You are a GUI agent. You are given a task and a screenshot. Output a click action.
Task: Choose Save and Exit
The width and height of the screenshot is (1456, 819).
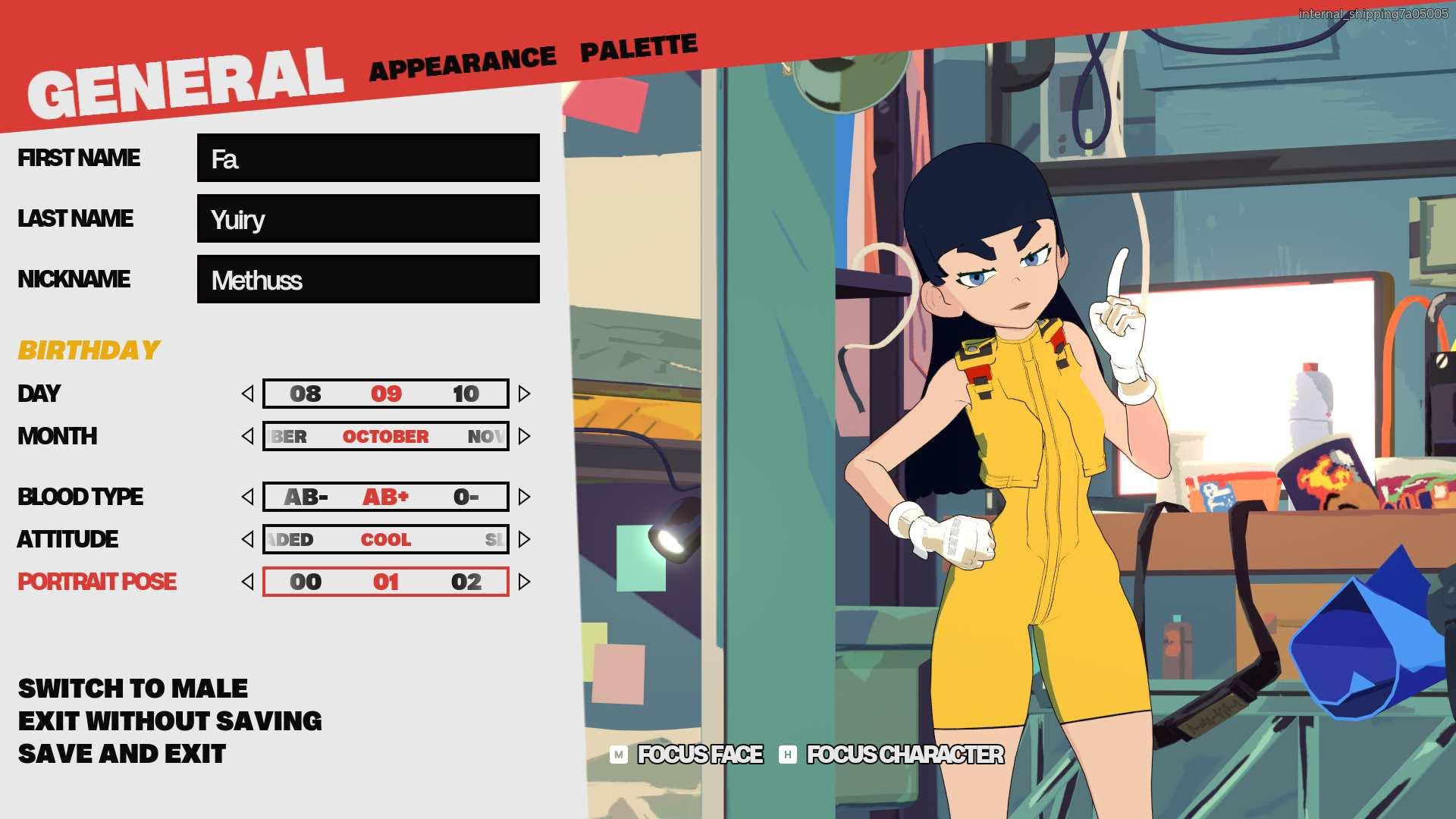point(122,754)
